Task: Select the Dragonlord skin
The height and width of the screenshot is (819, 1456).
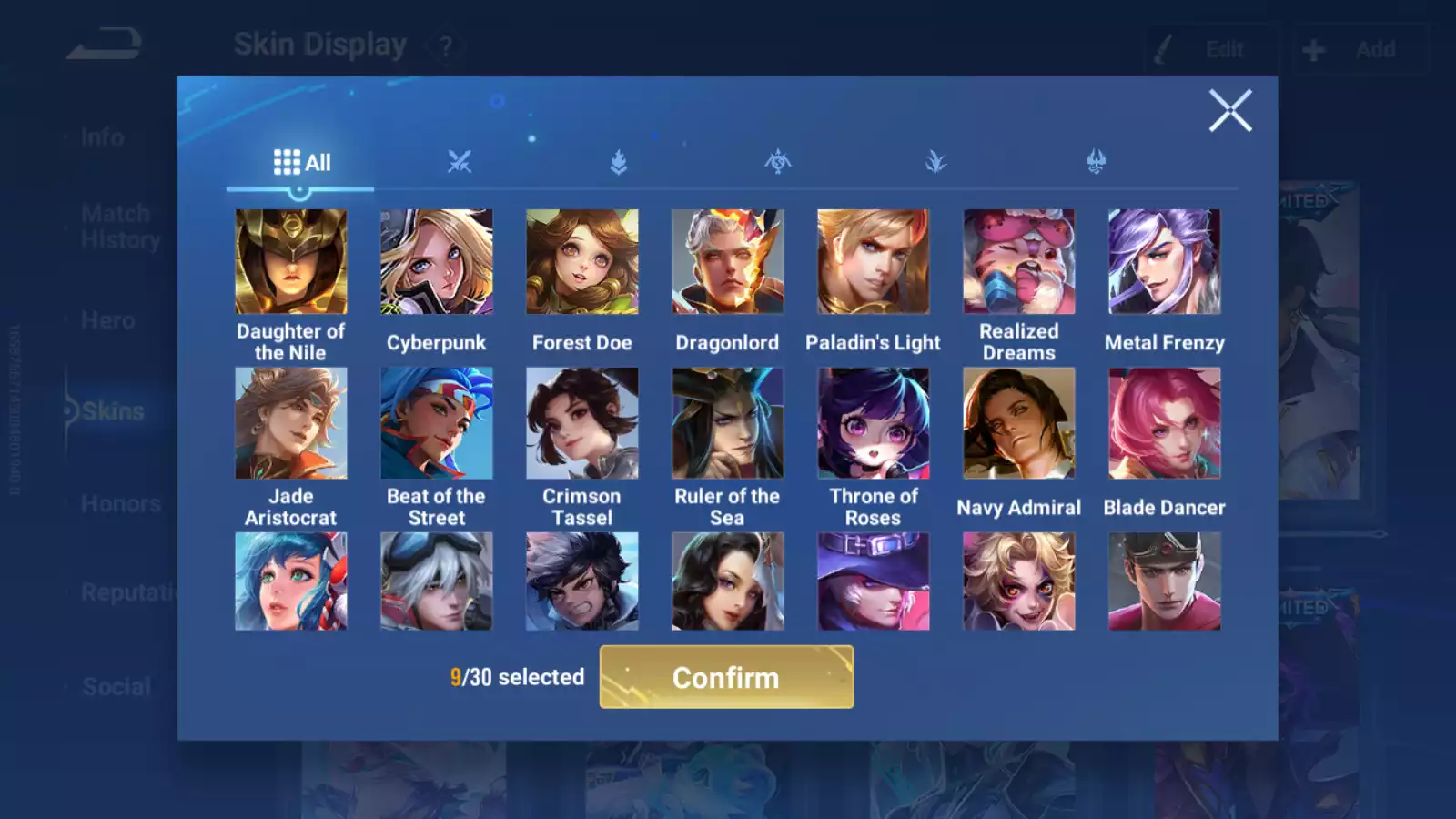Action: pos(727,262)
